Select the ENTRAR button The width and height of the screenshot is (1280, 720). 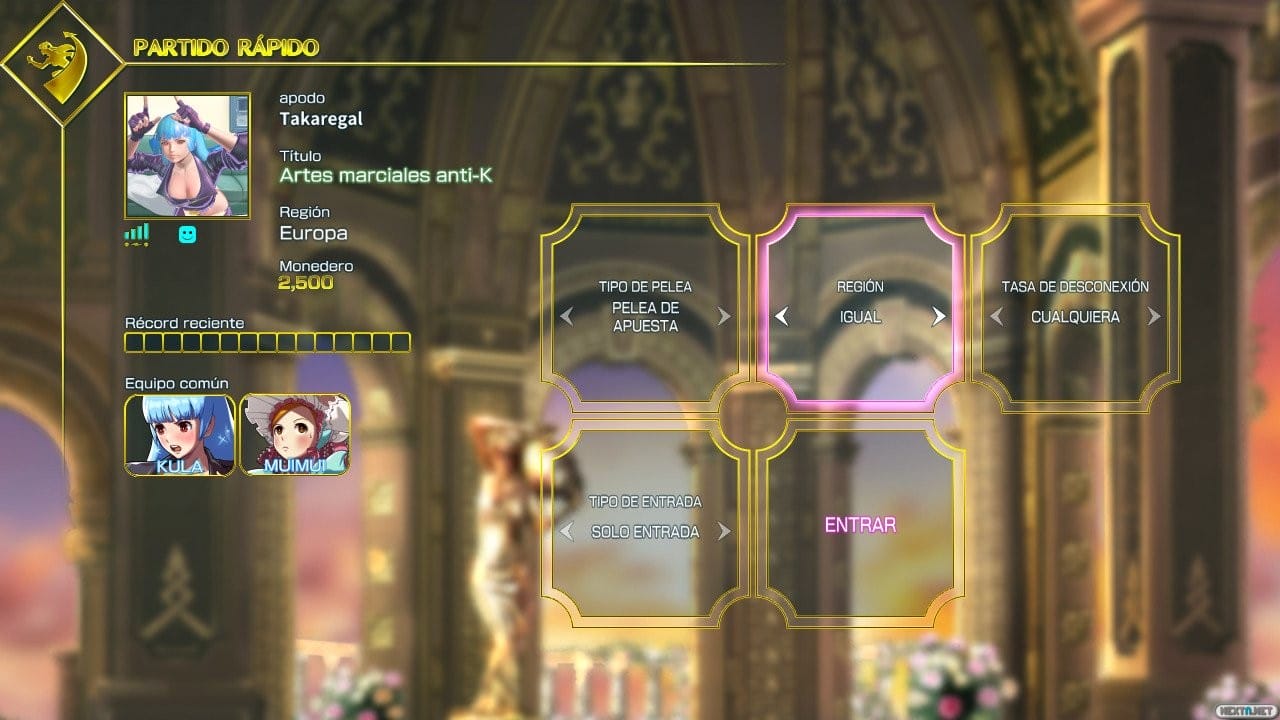coord(860,525)
